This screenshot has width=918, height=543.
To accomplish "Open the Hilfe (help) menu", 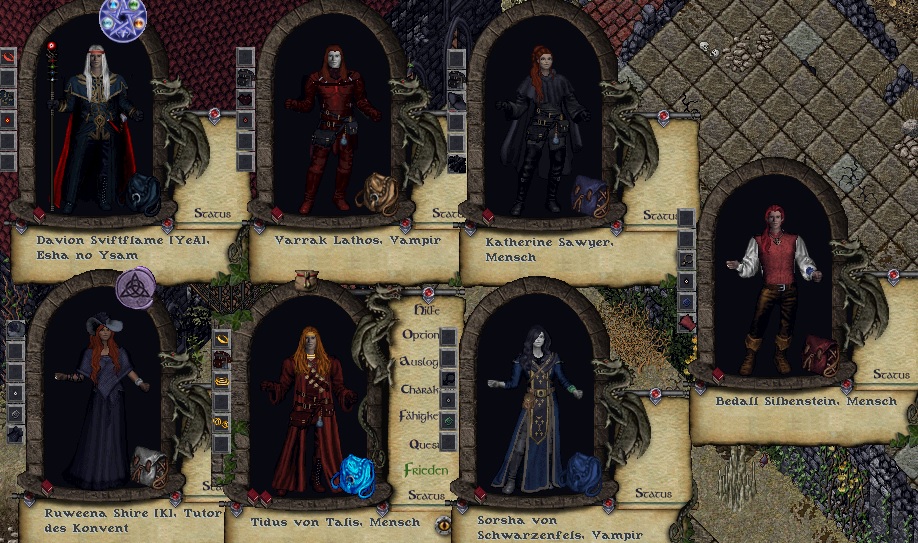I will click(x=426, y=310).
